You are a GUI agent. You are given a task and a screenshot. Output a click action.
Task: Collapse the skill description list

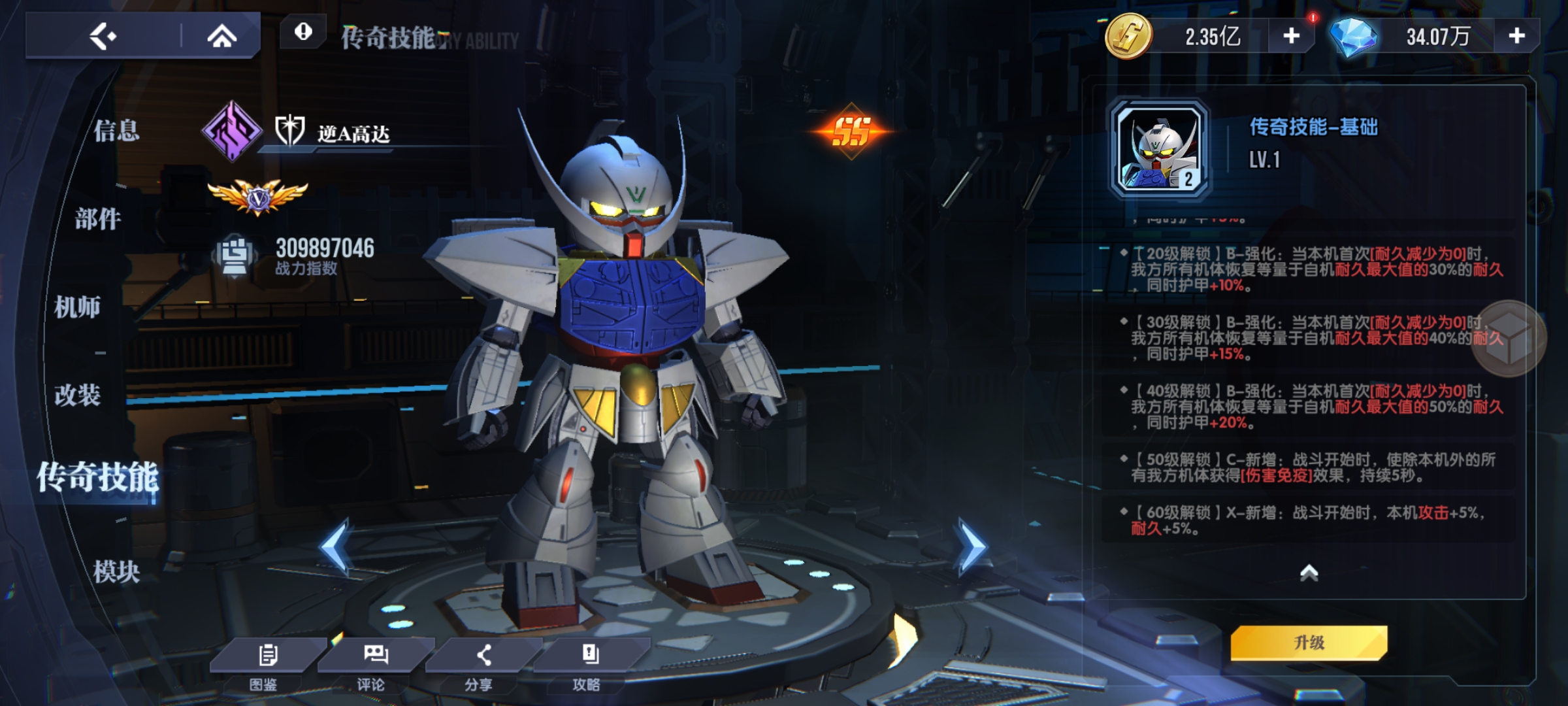tap(1309, 573)
